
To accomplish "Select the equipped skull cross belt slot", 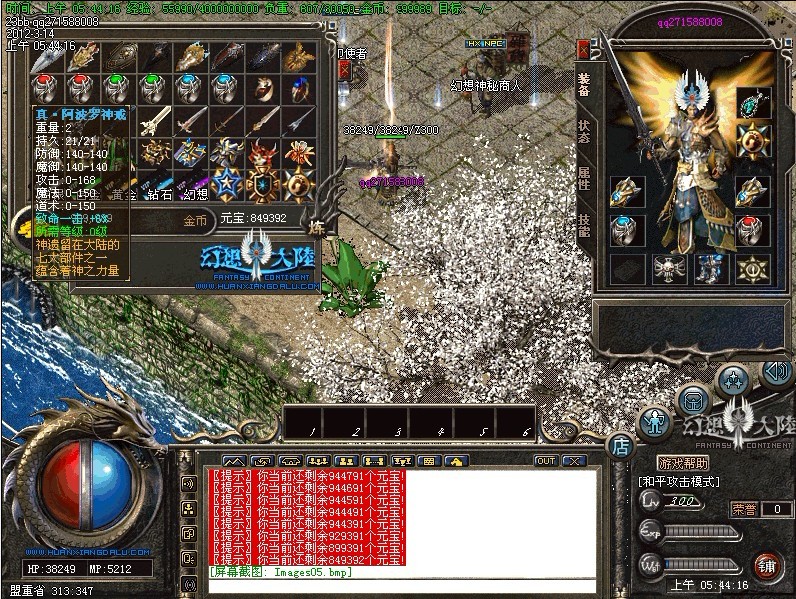I will [x=666, y=268].
